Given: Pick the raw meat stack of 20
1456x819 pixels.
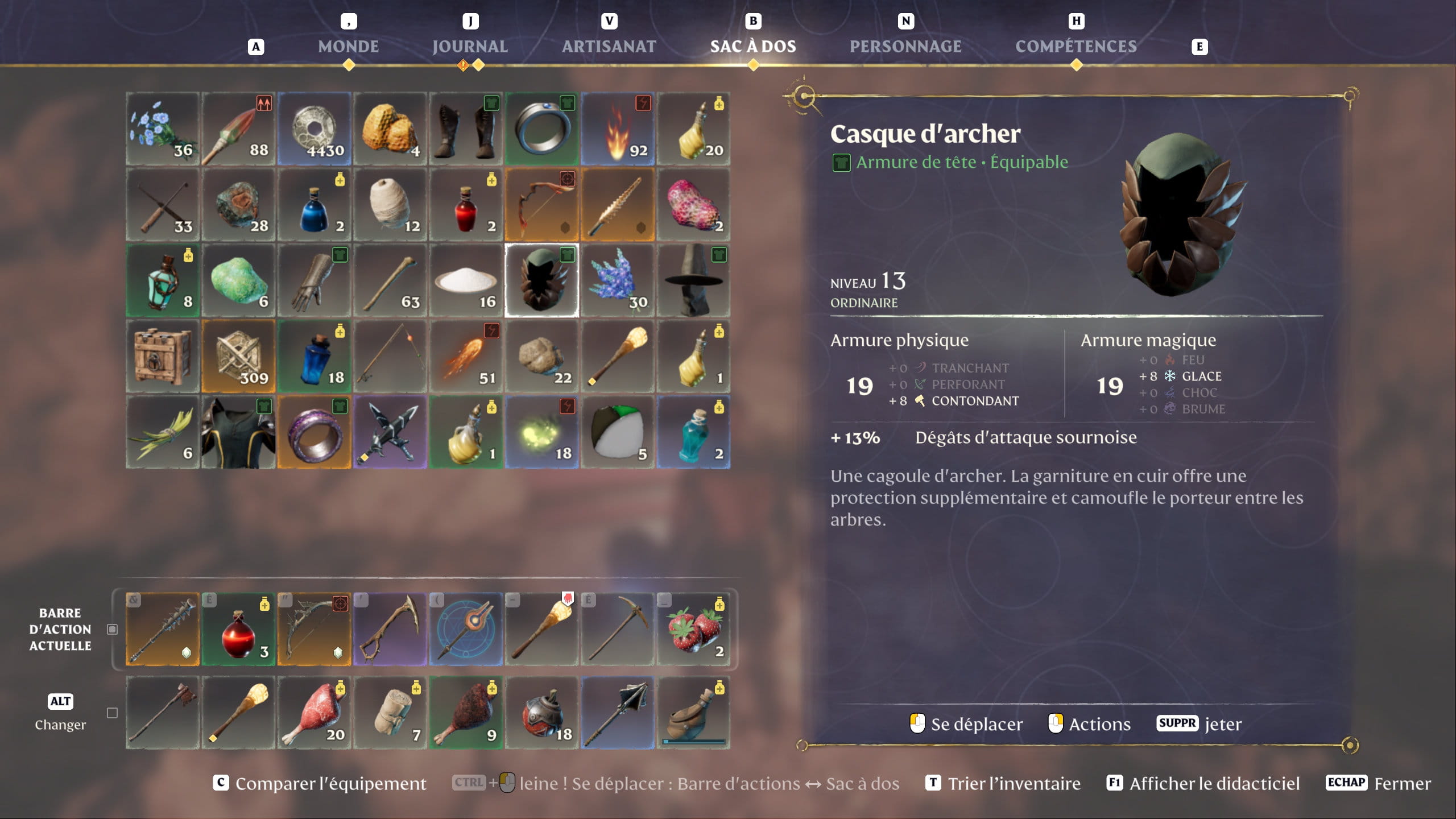Looking at the screenshot, I should [314, 713].
